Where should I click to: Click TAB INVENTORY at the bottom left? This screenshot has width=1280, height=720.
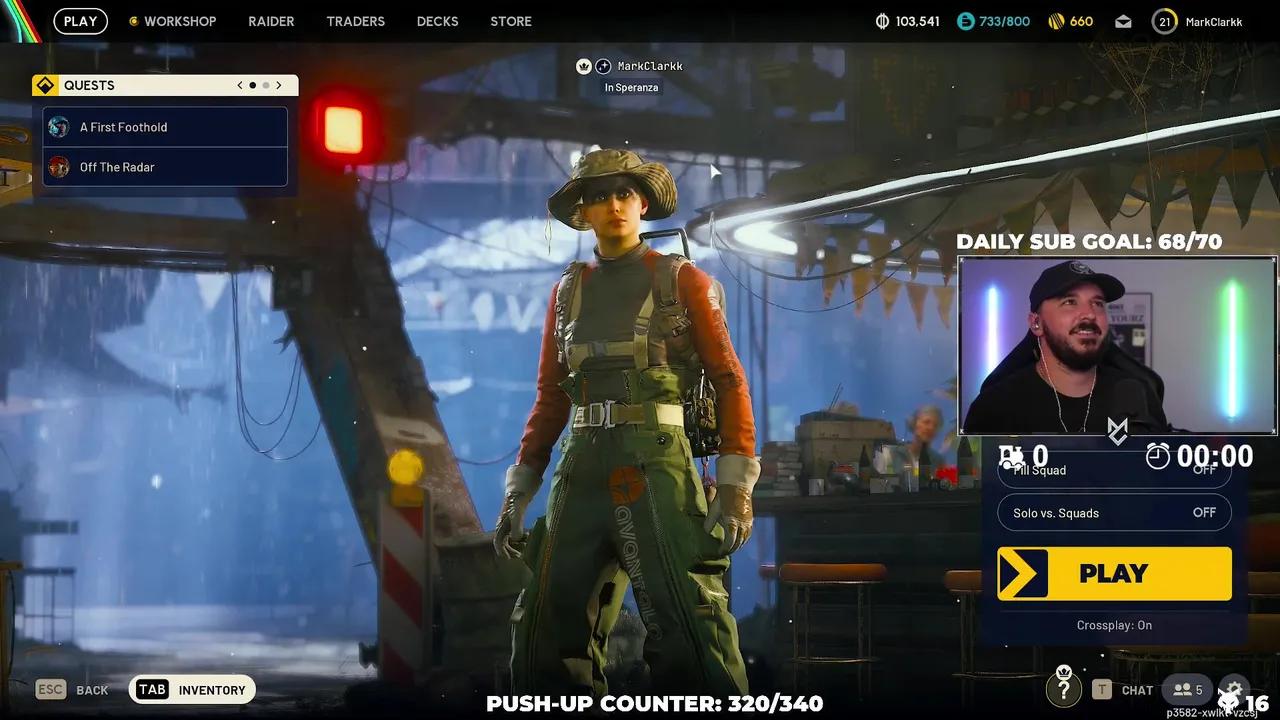tap(191, 689)
